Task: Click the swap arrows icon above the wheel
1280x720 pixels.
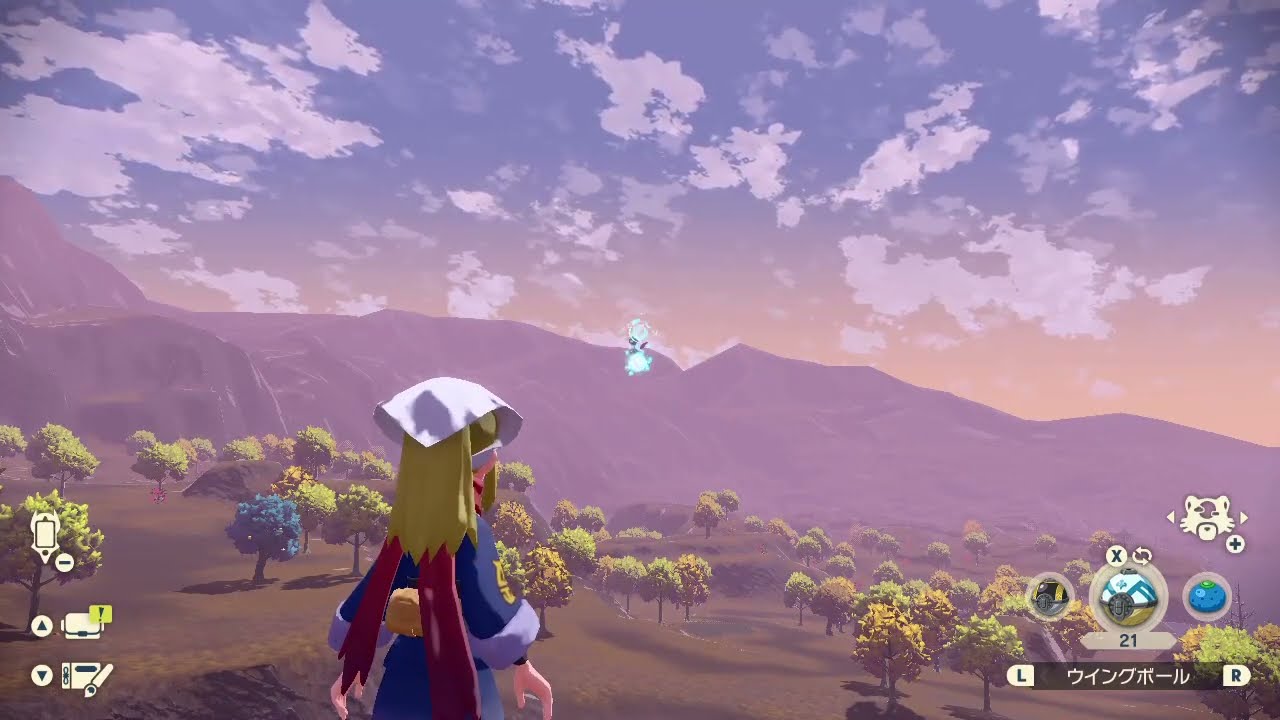Action: (x=1142, y=557)
